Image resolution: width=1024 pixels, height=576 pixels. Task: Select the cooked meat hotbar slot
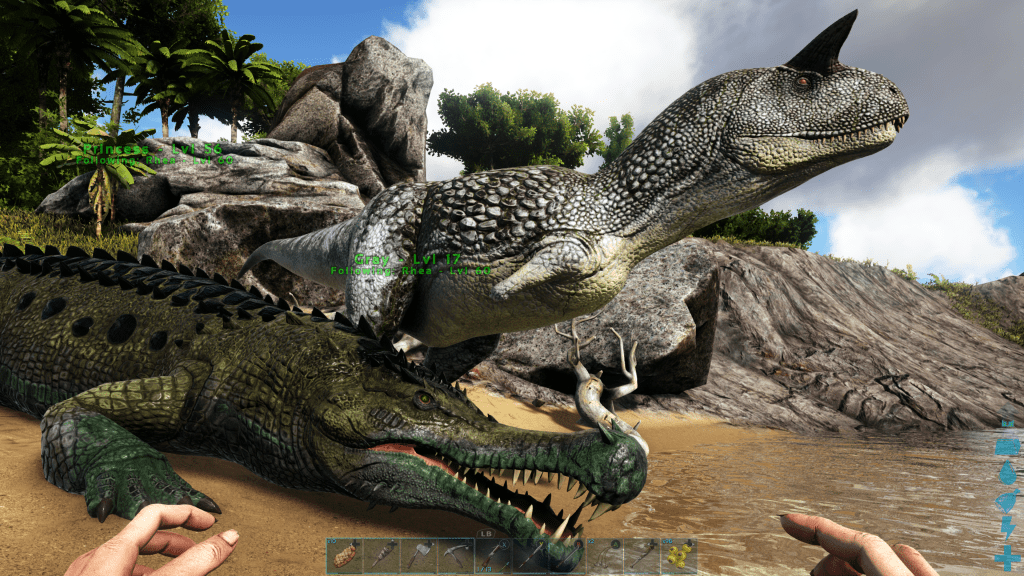pos(345,556)
